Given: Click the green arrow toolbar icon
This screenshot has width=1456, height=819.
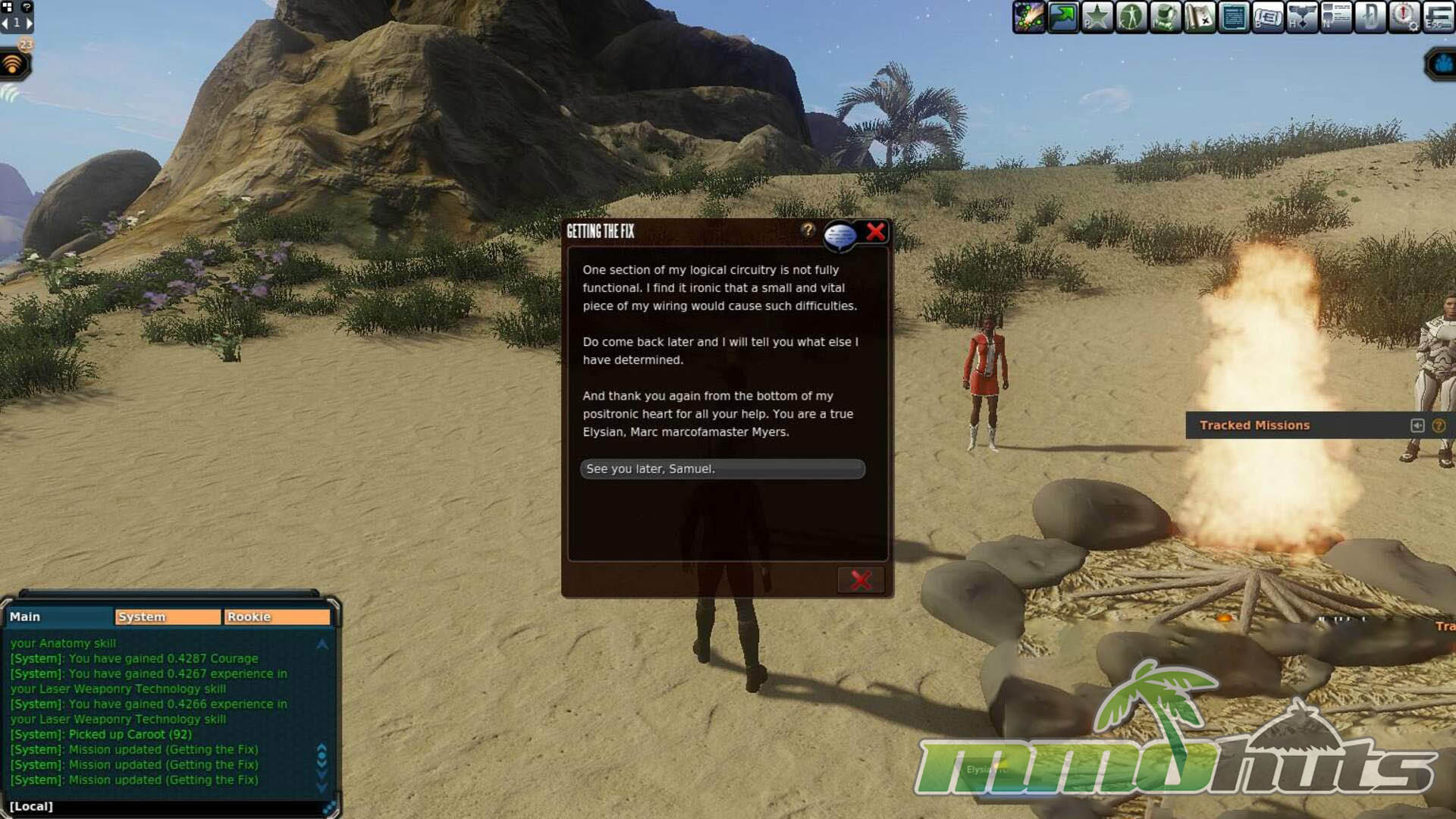Looking at the screenshot, I should pos(1063,17).
